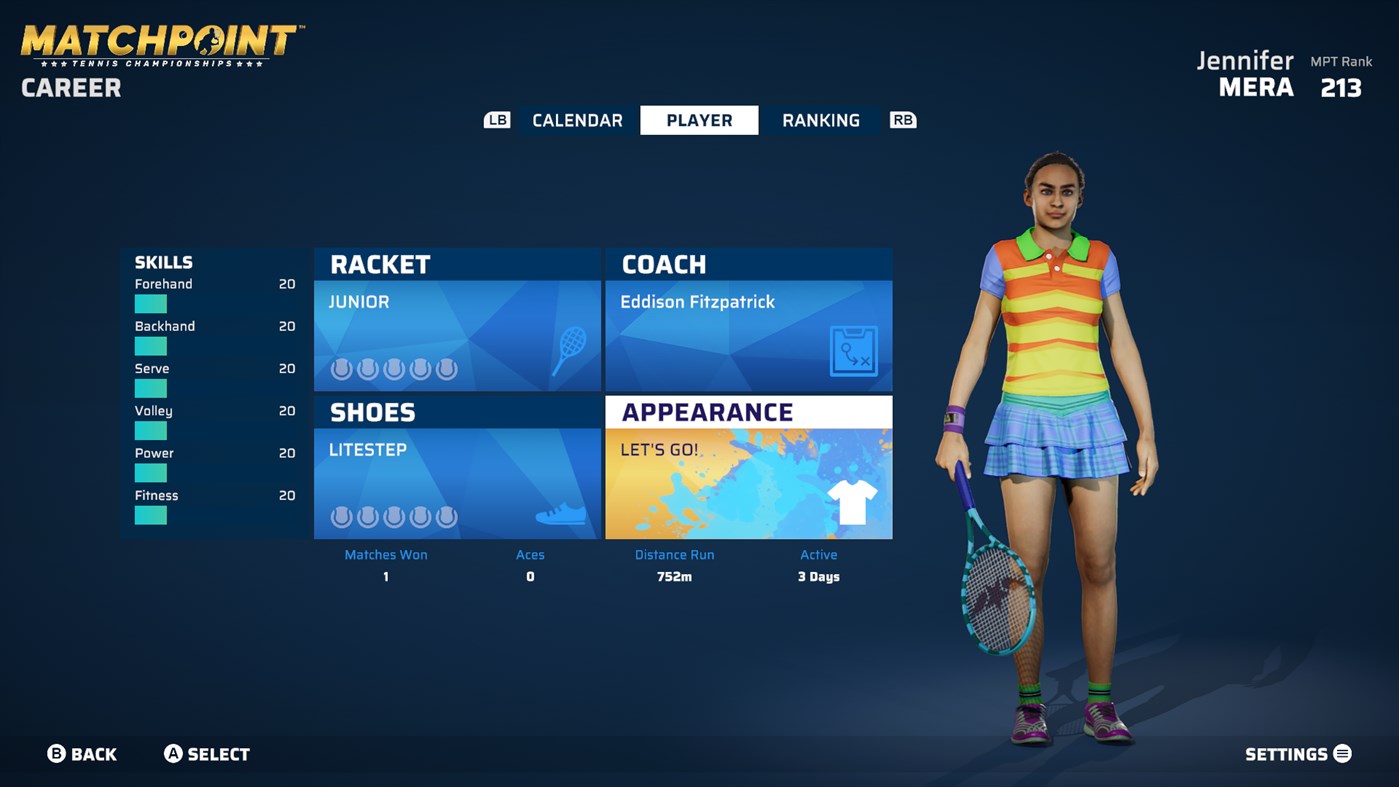Image resolution: width=1399 pixels, height=787 pixels.
Task: Click the A Select button icon
Action: point(174,754)
